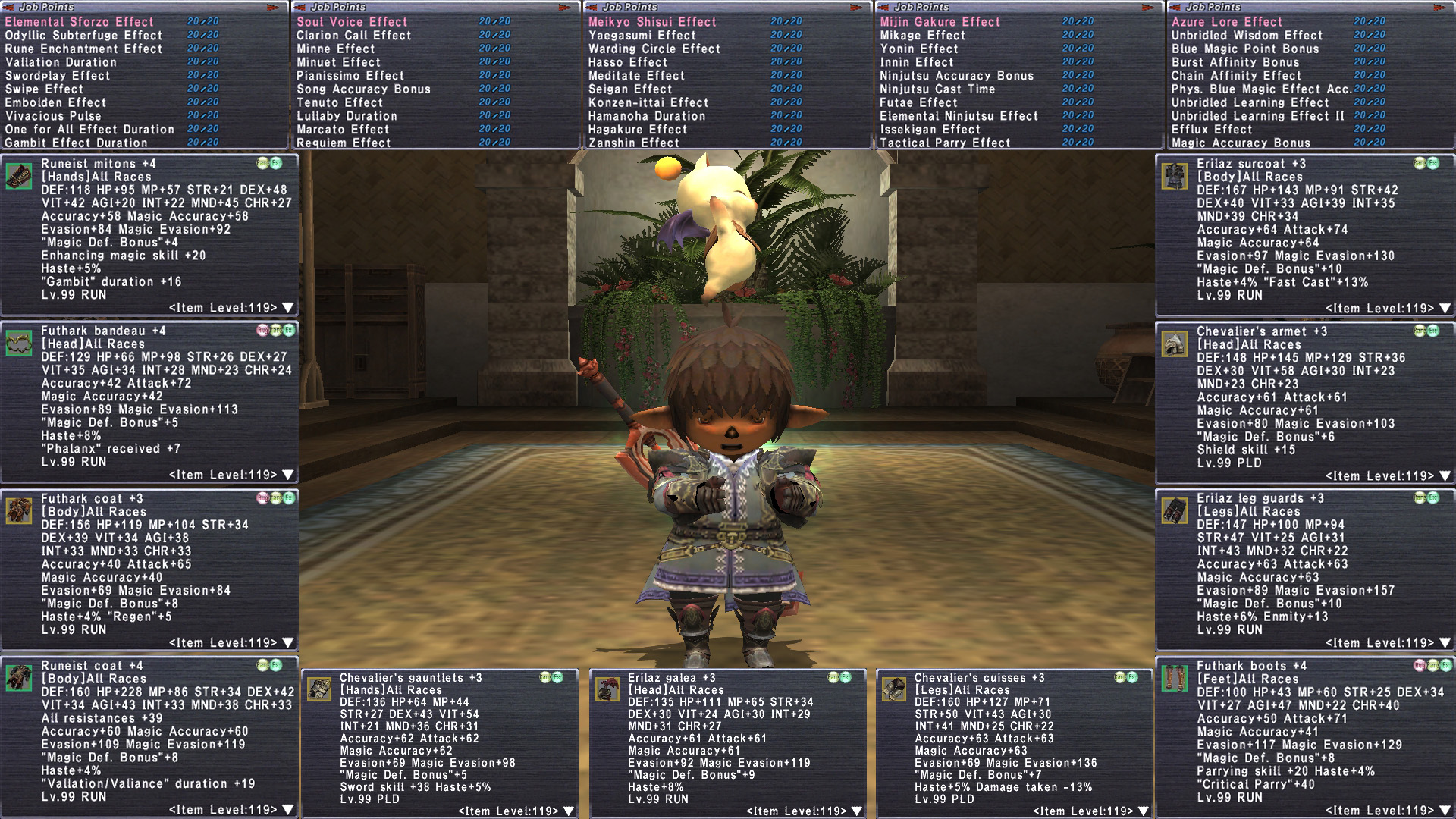Choose the Vallation Duration entry

pos(61,62)
